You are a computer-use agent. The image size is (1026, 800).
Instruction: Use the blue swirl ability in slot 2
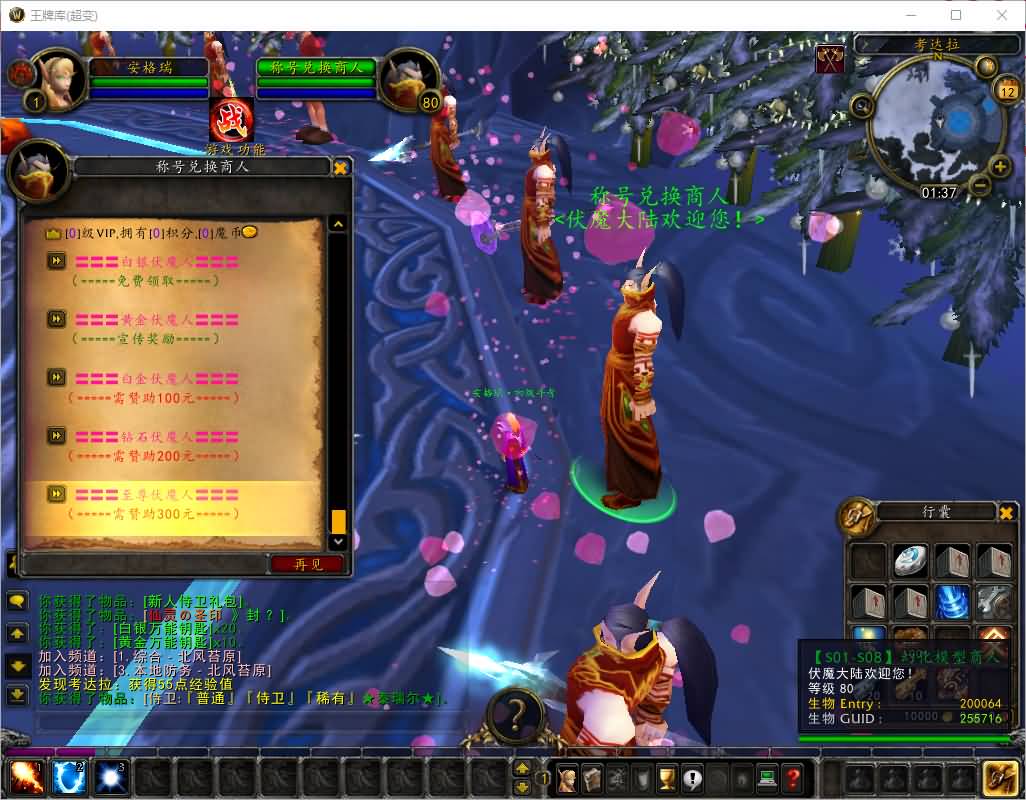[x=68, y=778]
